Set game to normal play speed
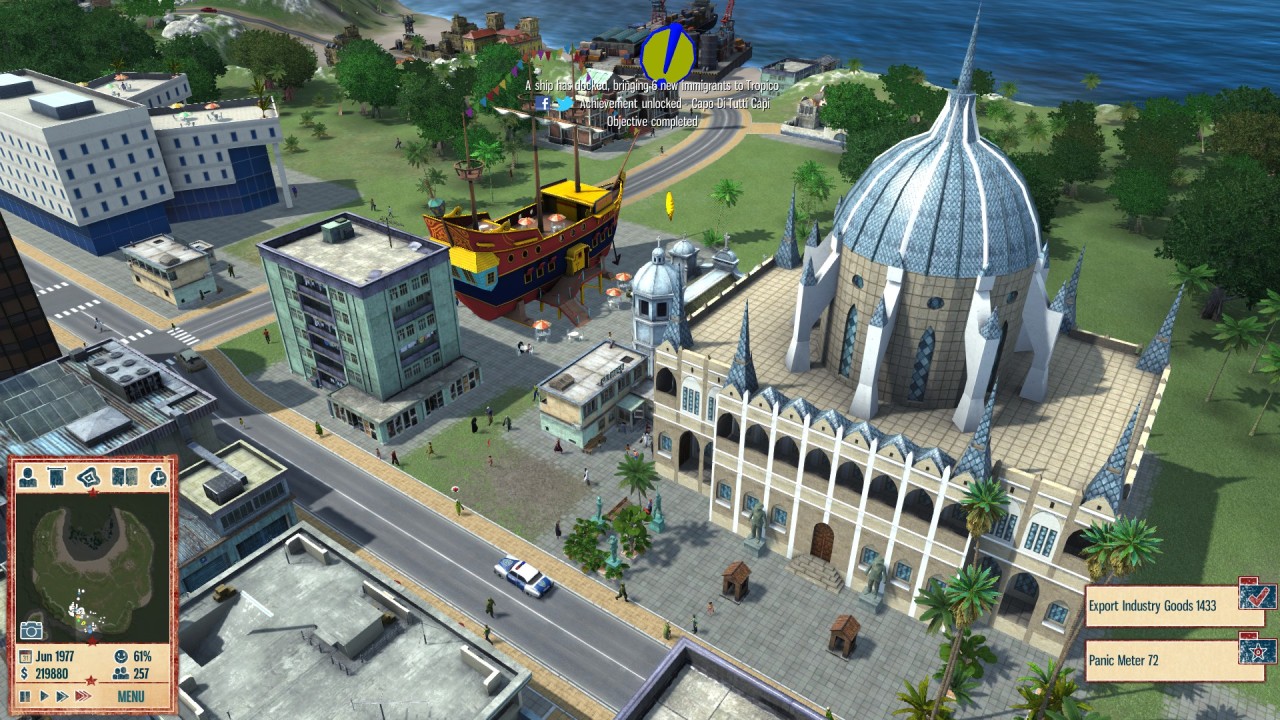Viewport: 1280px width, 720px height. point(43,696)
